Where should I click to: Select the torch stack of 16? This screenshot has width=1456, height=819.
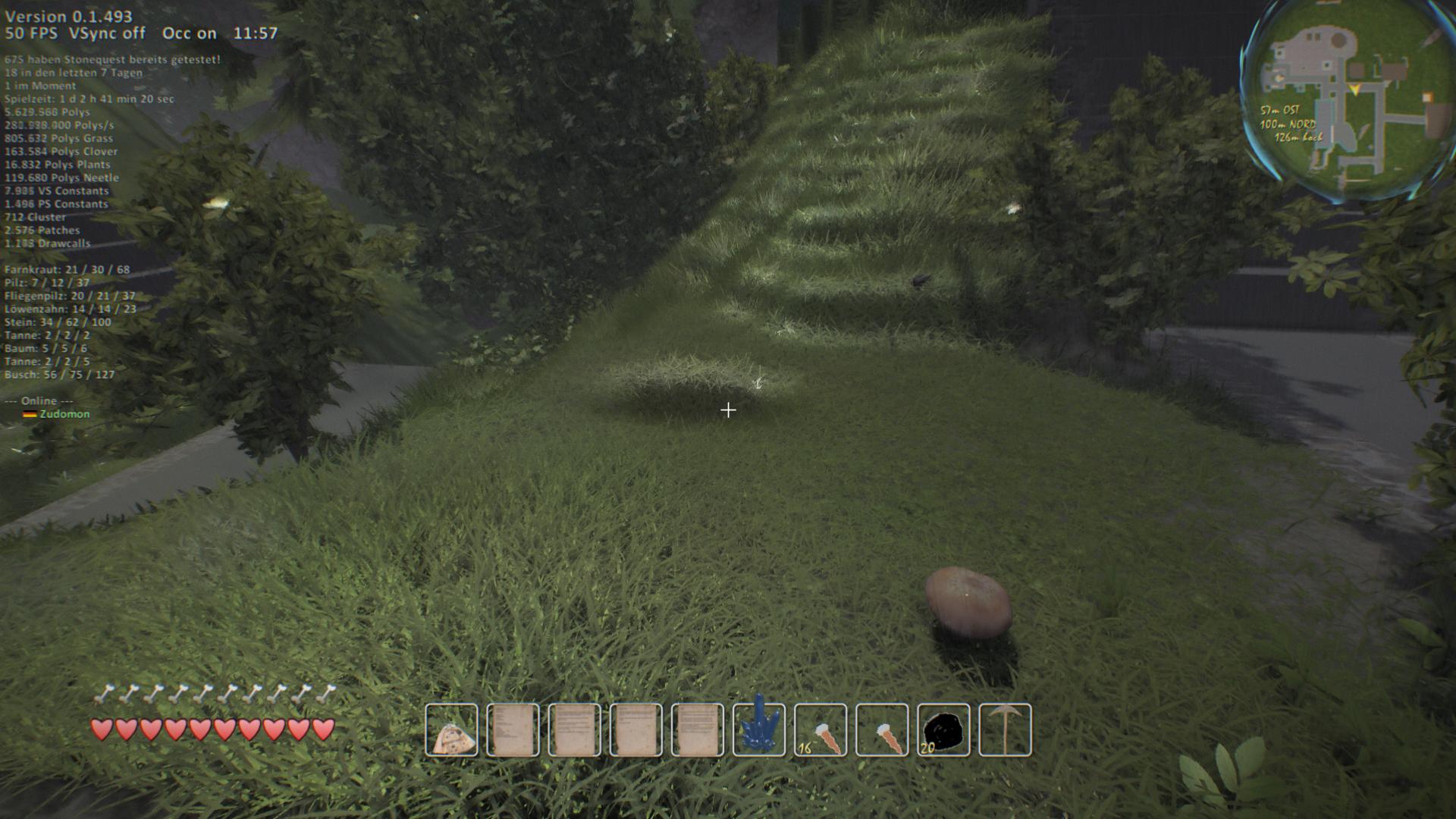pyautogui.click(x=821, y=730)
